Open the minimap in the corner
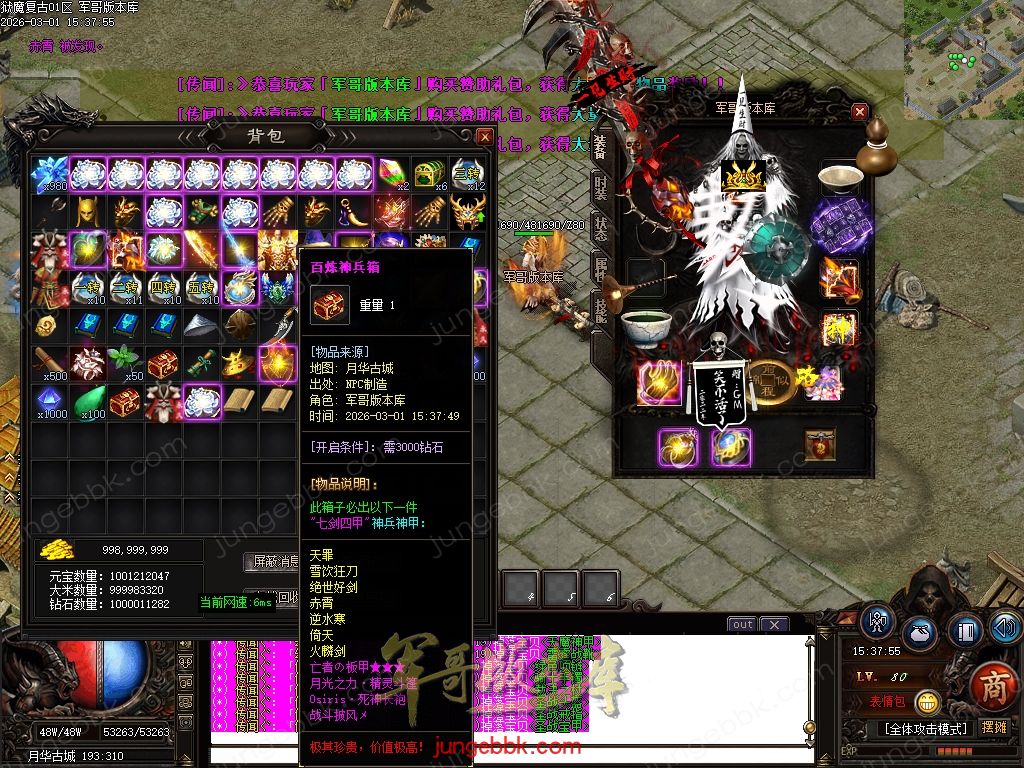The height and width of the screenshot is (768, 1024). [x=963, y=58]
